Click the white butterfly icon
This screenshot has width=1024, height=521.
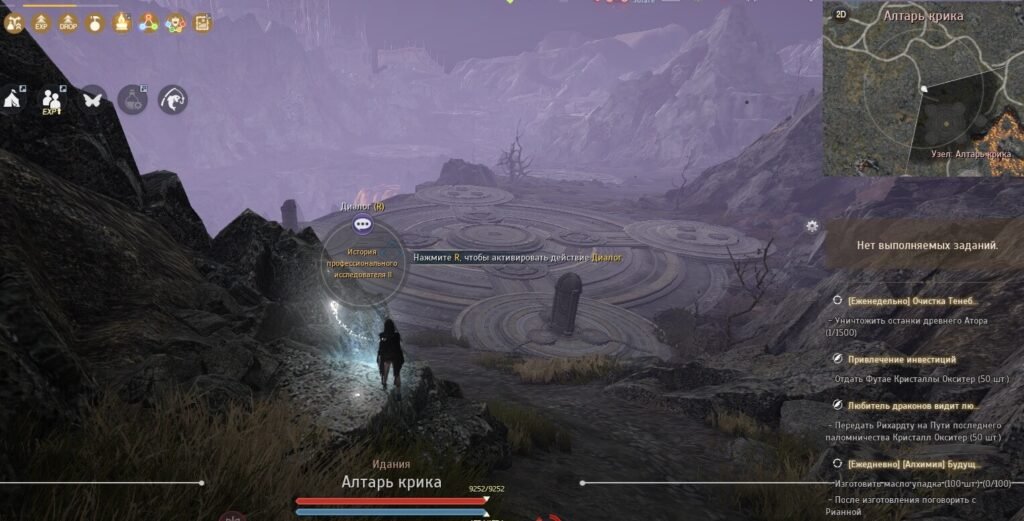coord(93,100)
